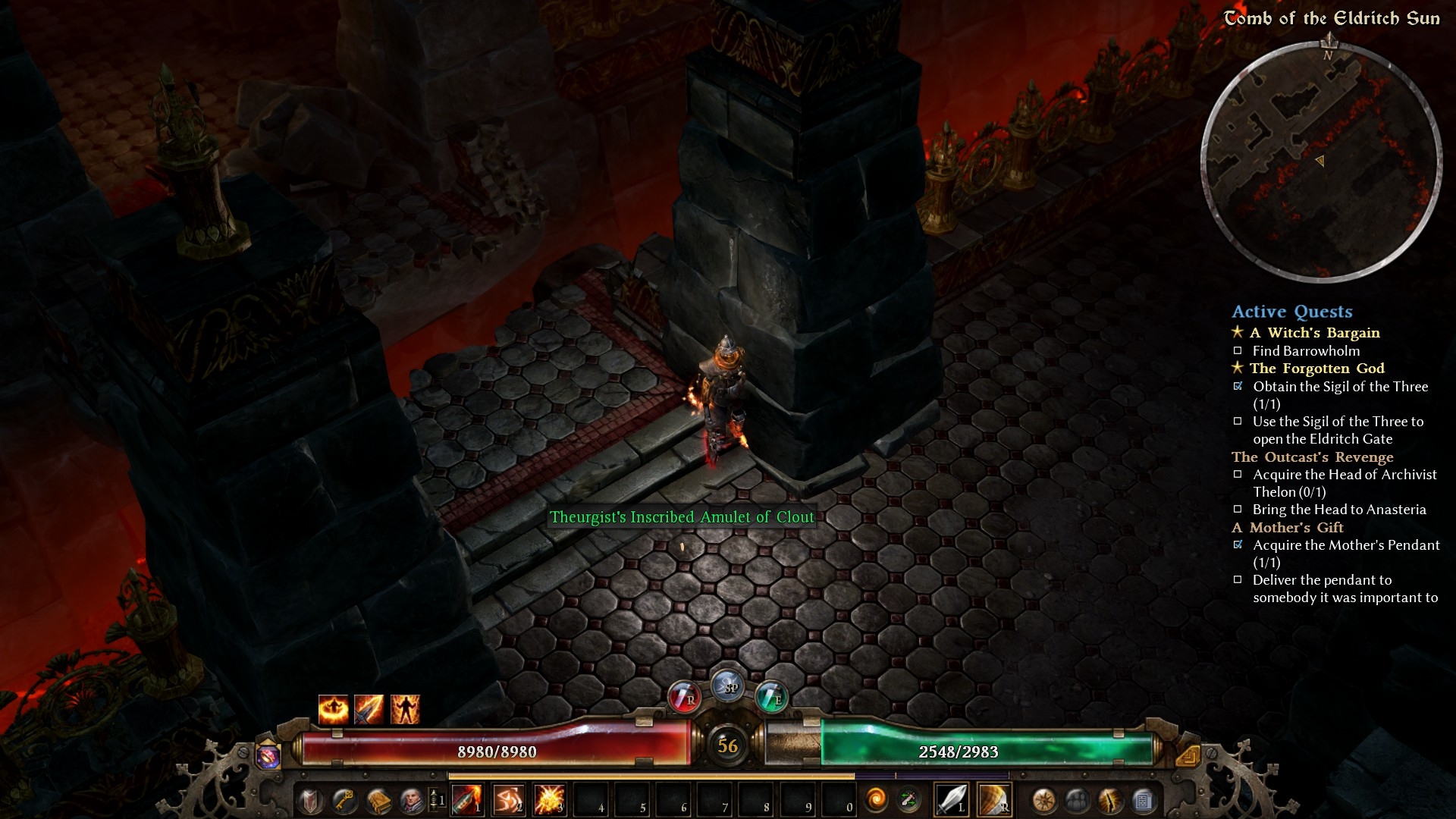The width and height of the screenshot is (1456, 819).
Task: Open the golden key inventory icon
Action: tap(345, 801)
